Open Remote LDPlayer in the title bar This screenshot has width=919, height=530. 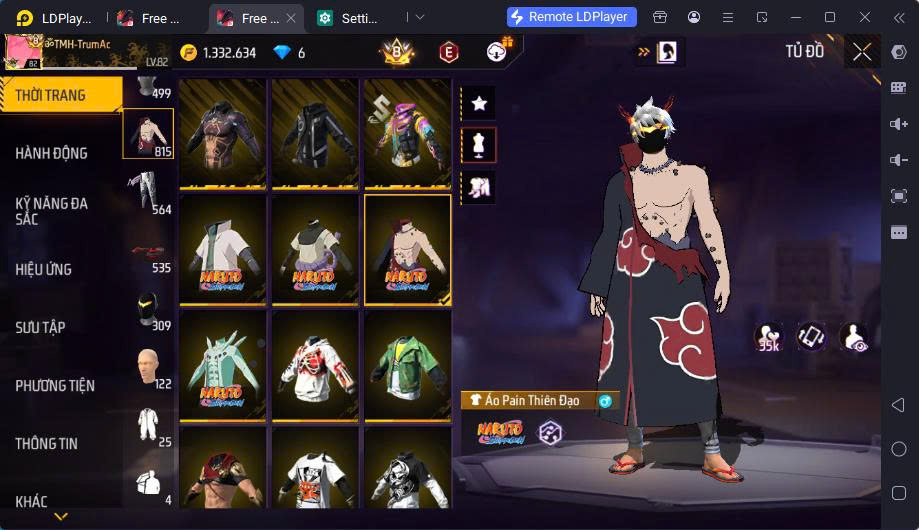572,17
